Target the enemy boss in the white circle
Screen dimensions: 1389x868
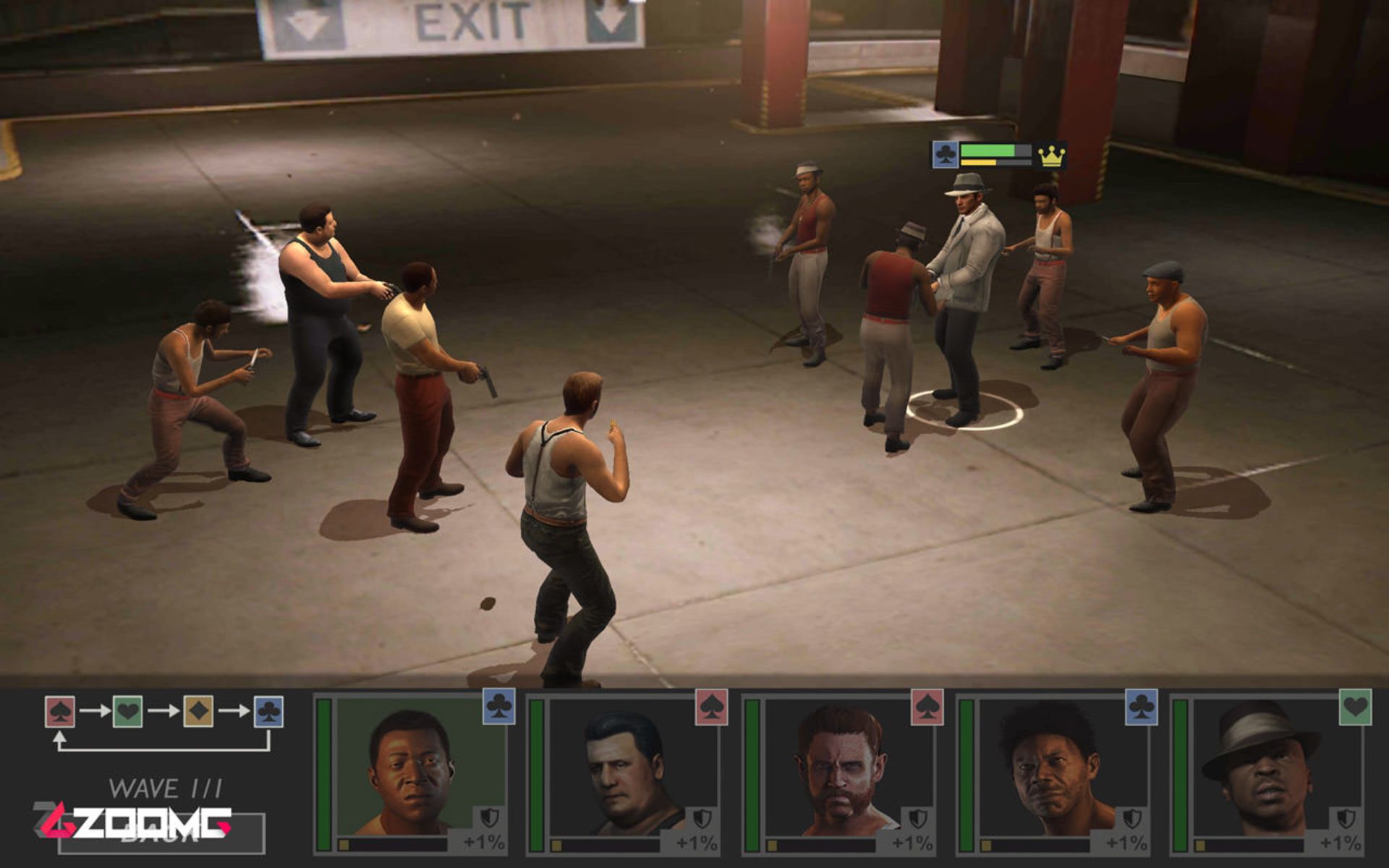pyautogui.click(x=966, y=297)
